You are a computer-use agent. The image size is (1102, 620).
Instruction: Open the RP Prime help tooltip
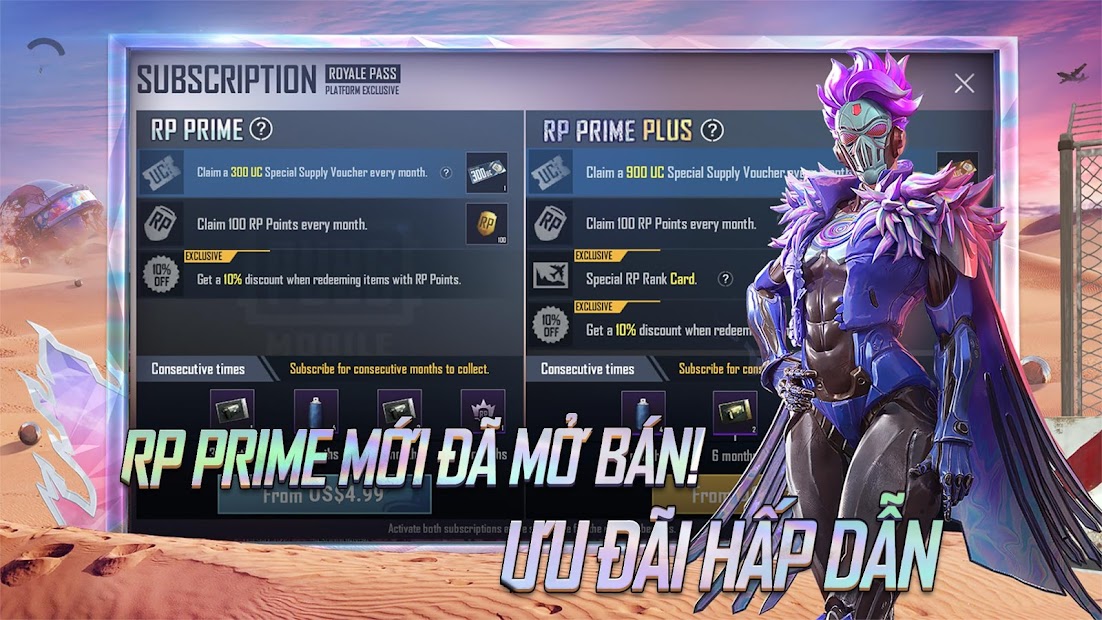[261, 129]
